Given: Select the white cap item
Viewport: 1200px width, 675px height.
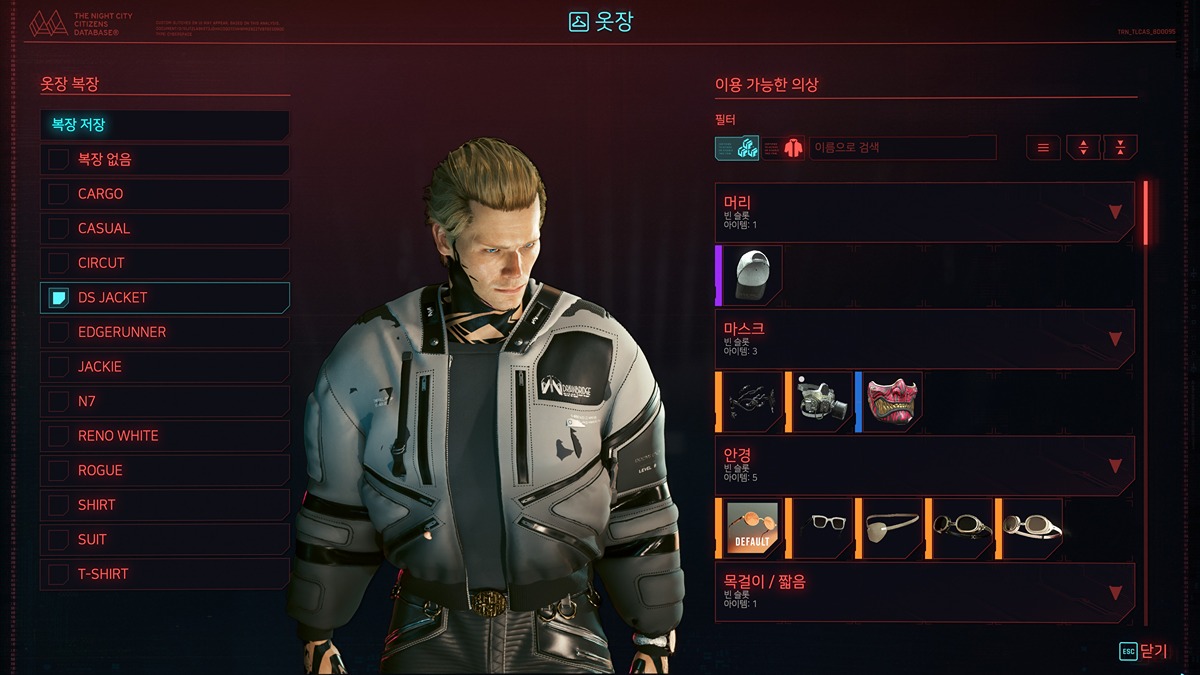Looking at the screenshot, I should (754, 275).
